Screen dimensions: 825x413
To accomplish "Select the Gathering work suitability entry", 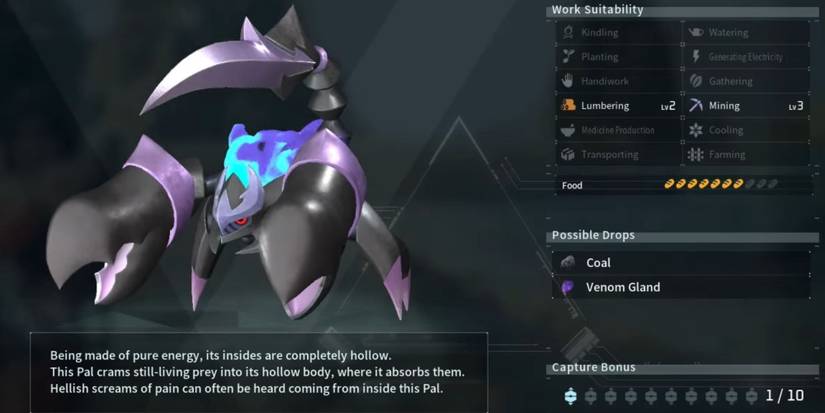I will pyautogui.click(x=746, y=82).
